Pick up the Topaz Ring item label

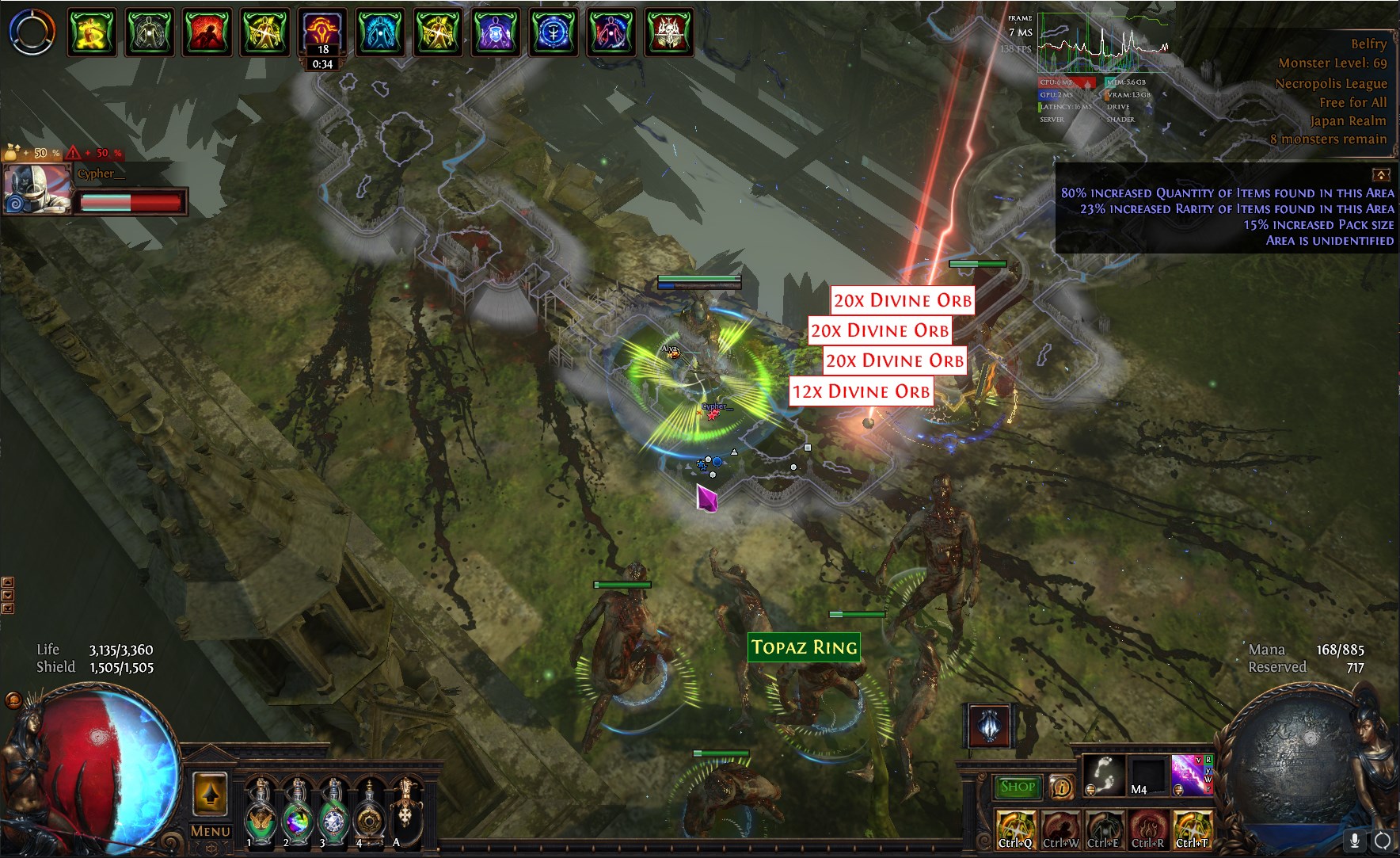pos(805,647)
